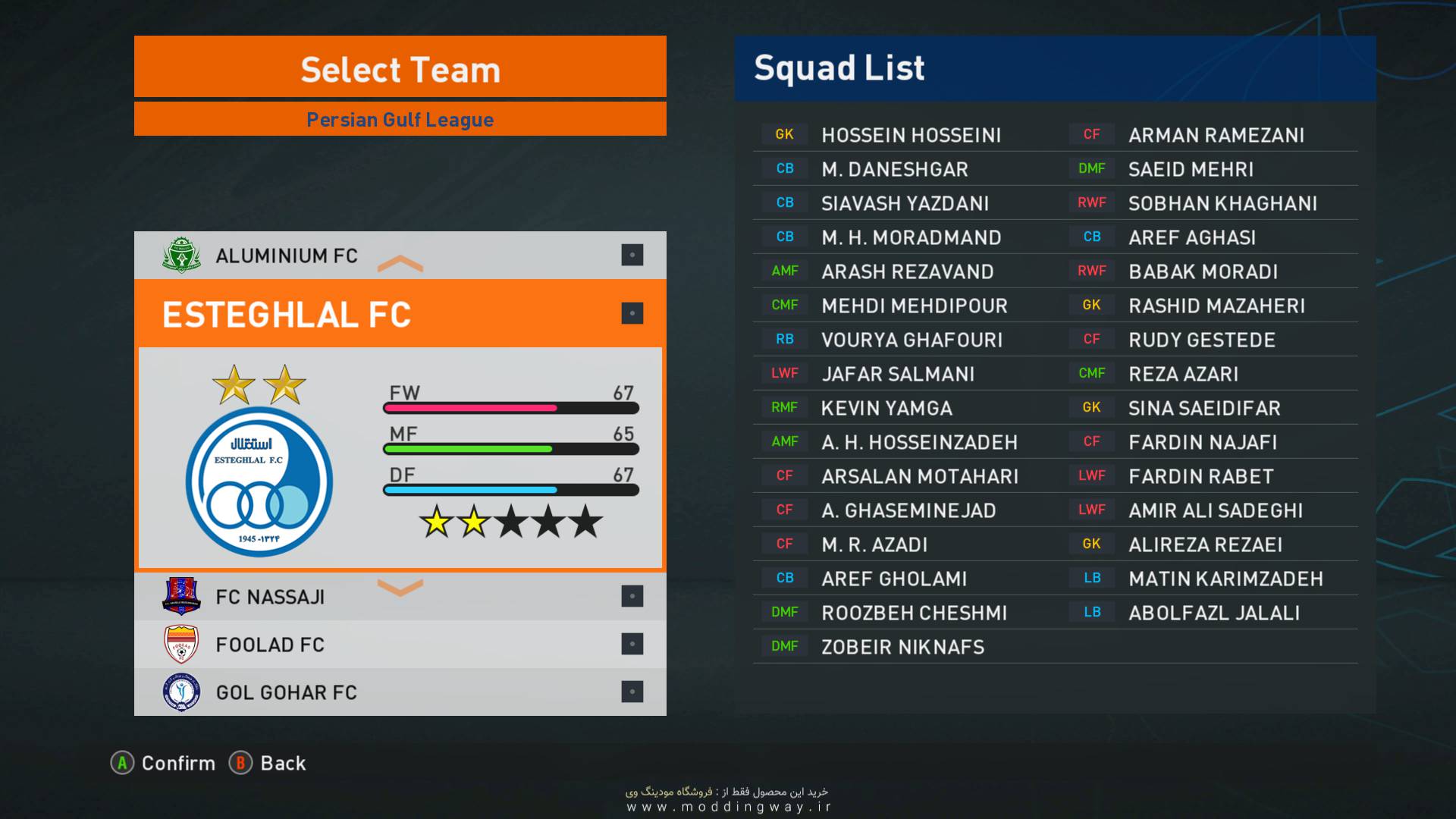Pick Zobeir Niknafs from the squad list
The width and height of the screenshot is (1456, 819).
pos(902,647)
